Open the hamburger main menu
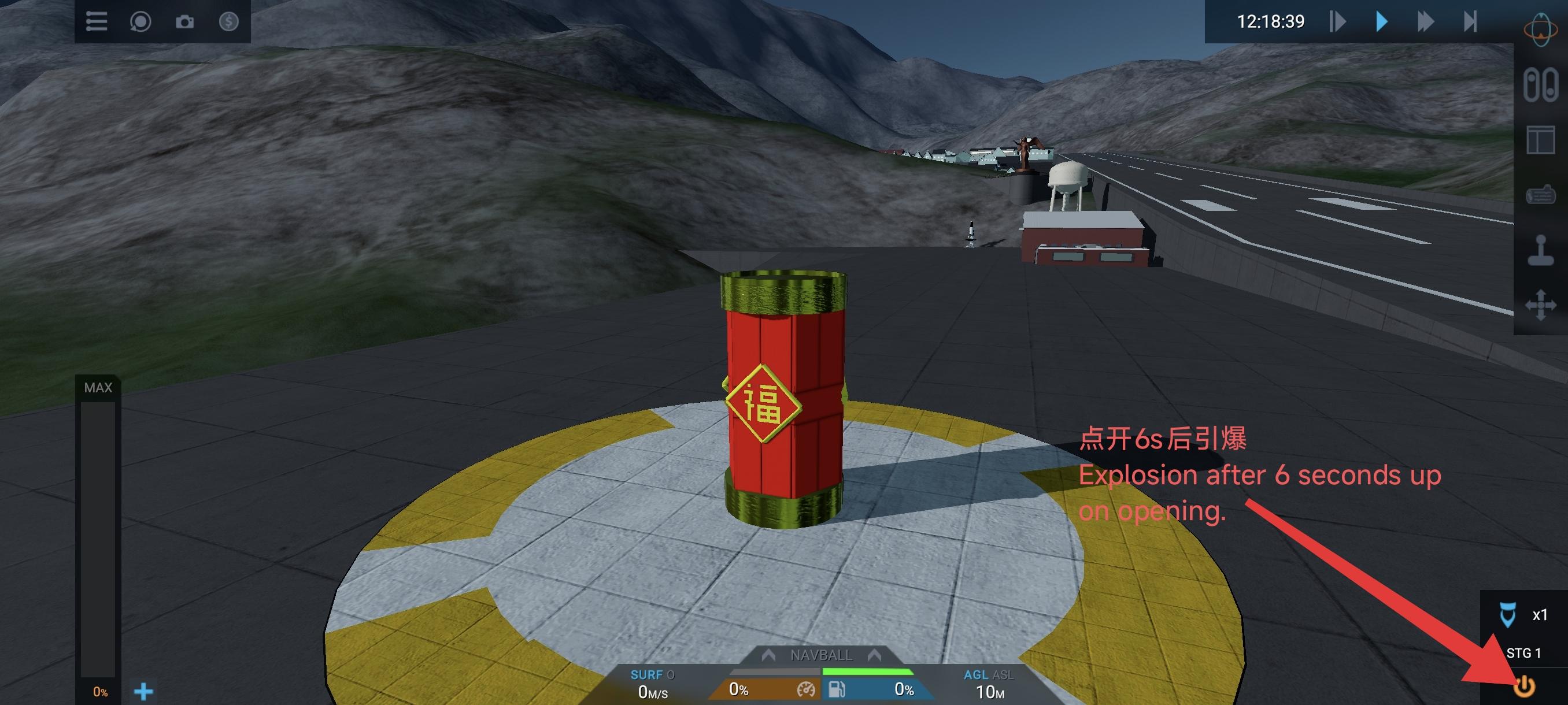 (96, 22)
